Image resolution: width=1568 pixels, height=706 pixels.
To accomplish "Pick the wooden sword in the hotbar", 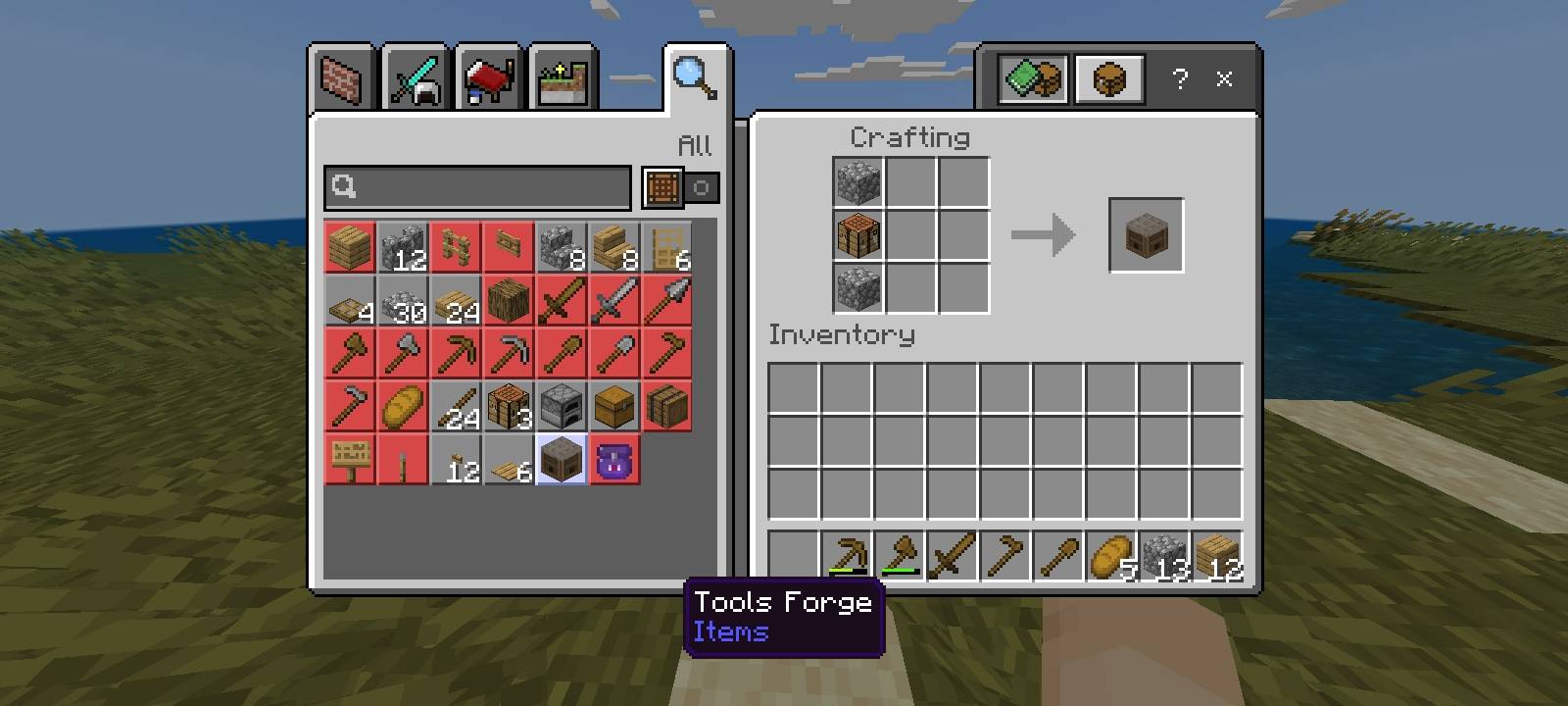I will click(x=952, y=556).
